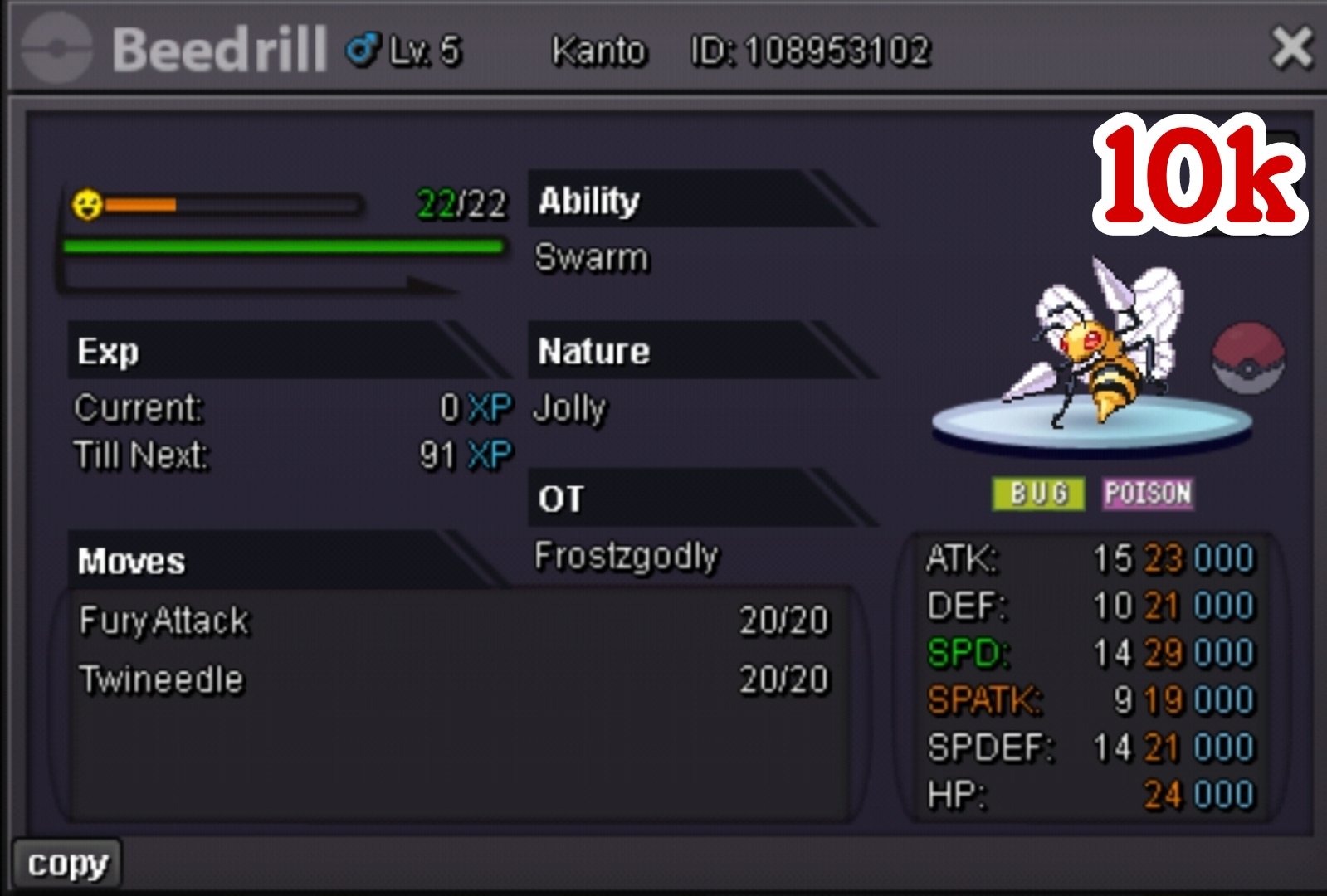Select the Fury Attack move row
The height and width of the screenshot is (896, 1327).
click(x=453, y=621)
